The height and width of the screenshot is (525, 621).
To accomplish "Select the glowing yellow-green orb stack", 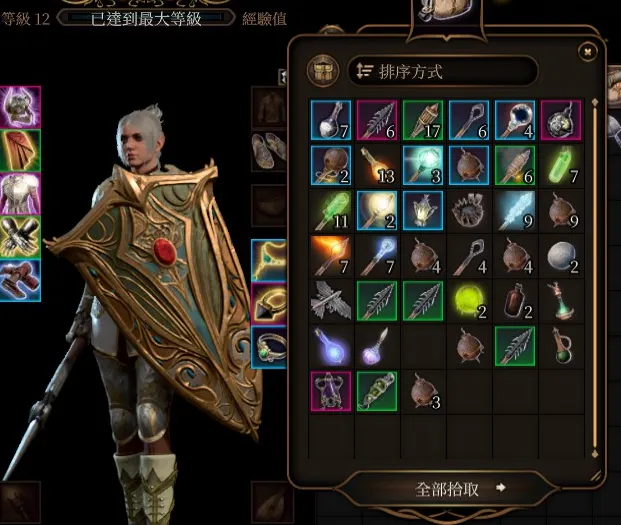I will pyautogui.click(x=468, y=300).
